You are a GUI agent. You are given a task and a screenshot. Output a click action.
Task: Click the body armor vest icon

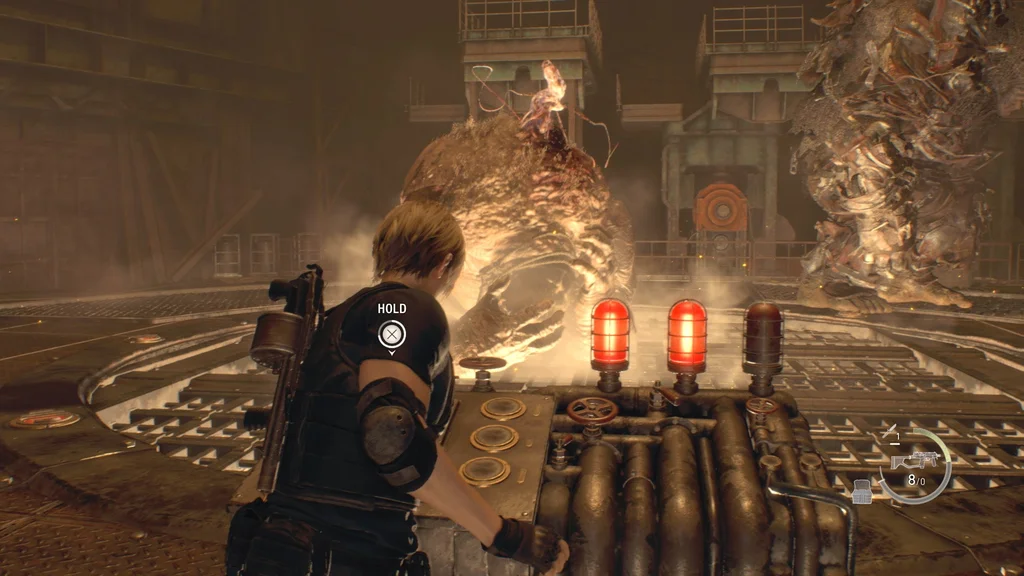pyautogui.click(x=861, y=489)
